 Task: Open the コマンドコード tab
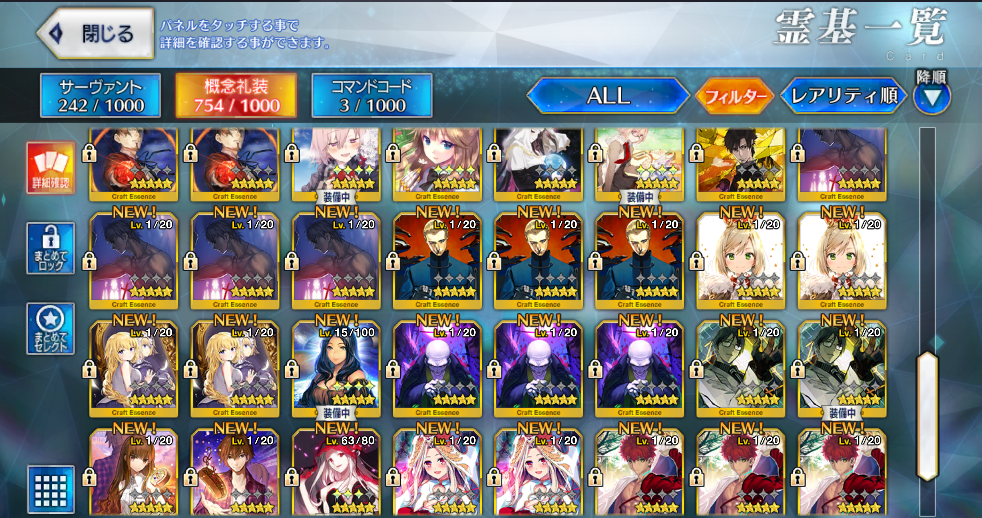point(371,96)
